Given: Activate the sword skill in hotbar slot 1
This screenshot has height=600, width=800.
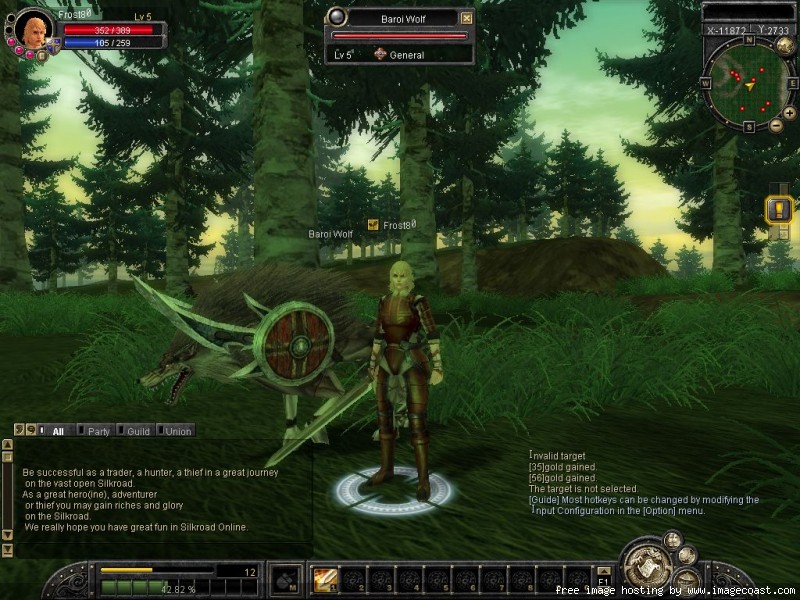Looking at the screenshot, I should (x=324, y=579).
